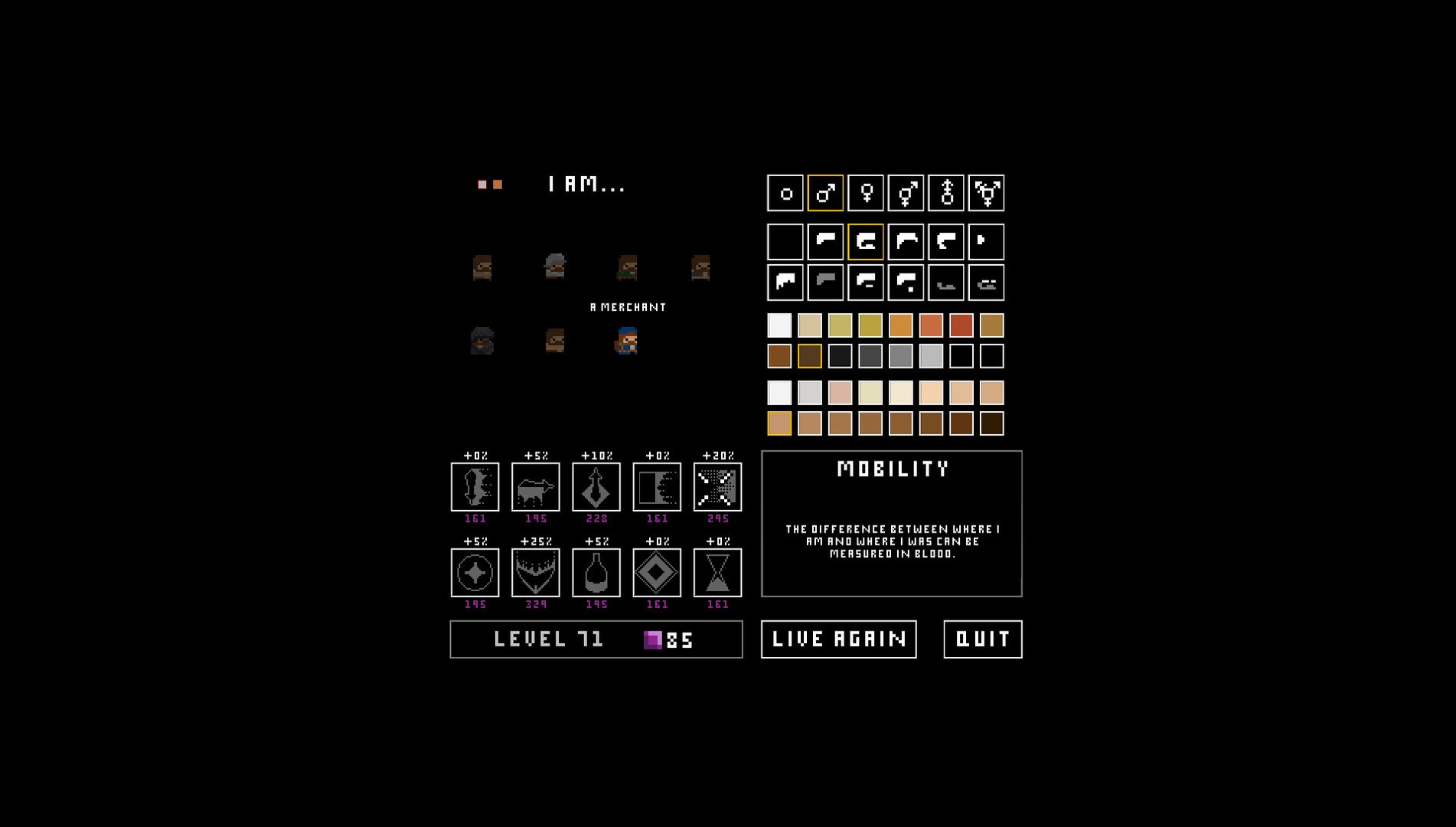Select the bull perk icon costing 195
The width and height of the screenshot is (1456, 827).
(536, 488)
